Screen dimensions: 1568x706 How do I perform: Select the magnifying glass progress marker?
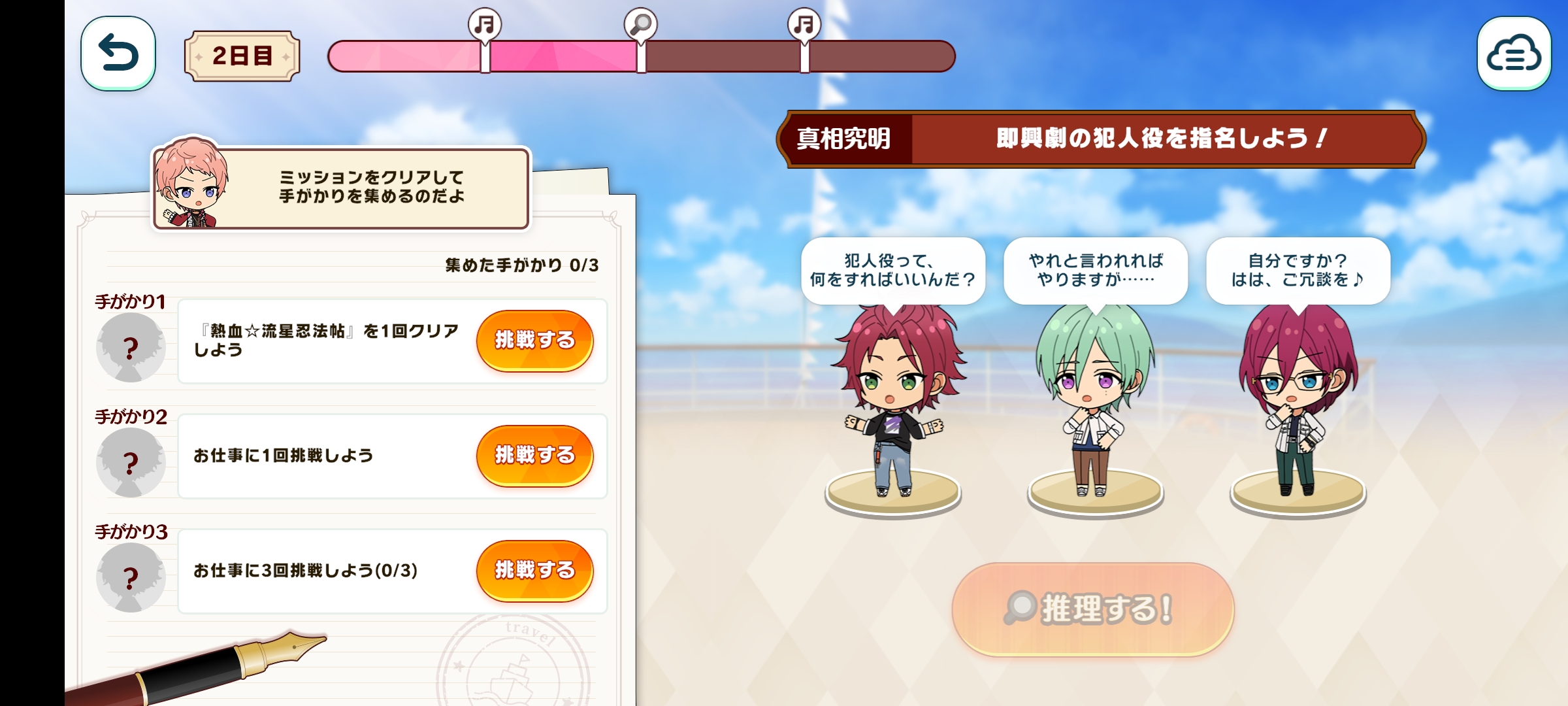tap(640, 25)
